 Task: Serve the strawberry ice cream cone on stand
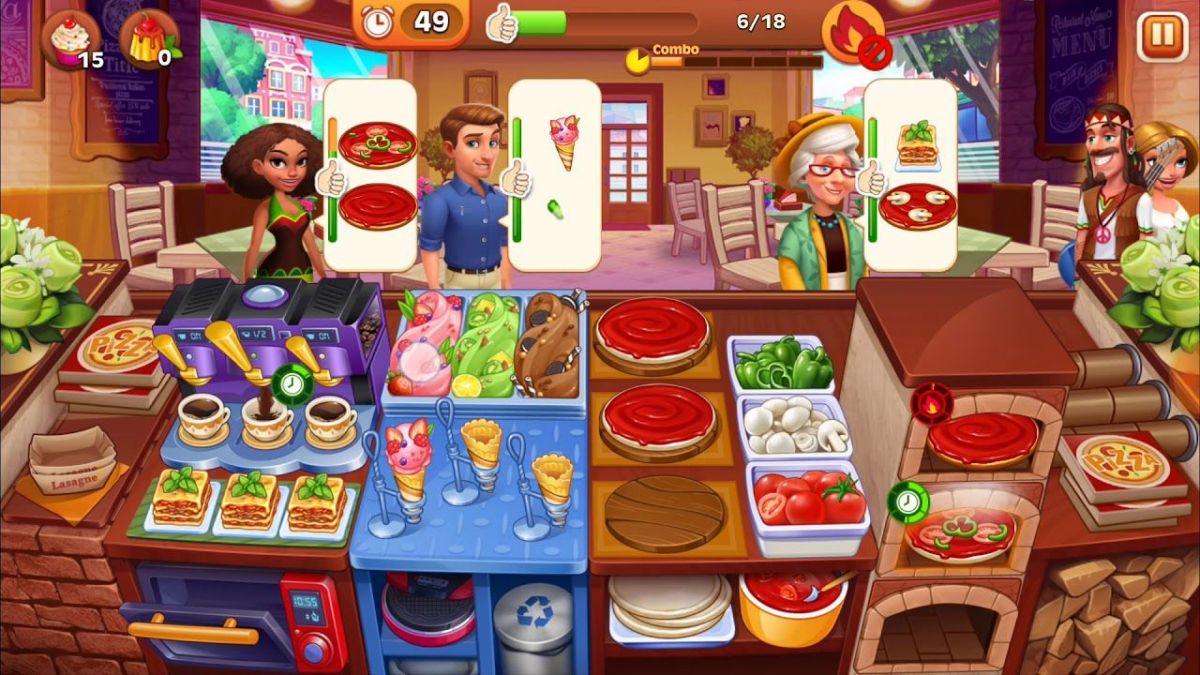click(407, 460)
